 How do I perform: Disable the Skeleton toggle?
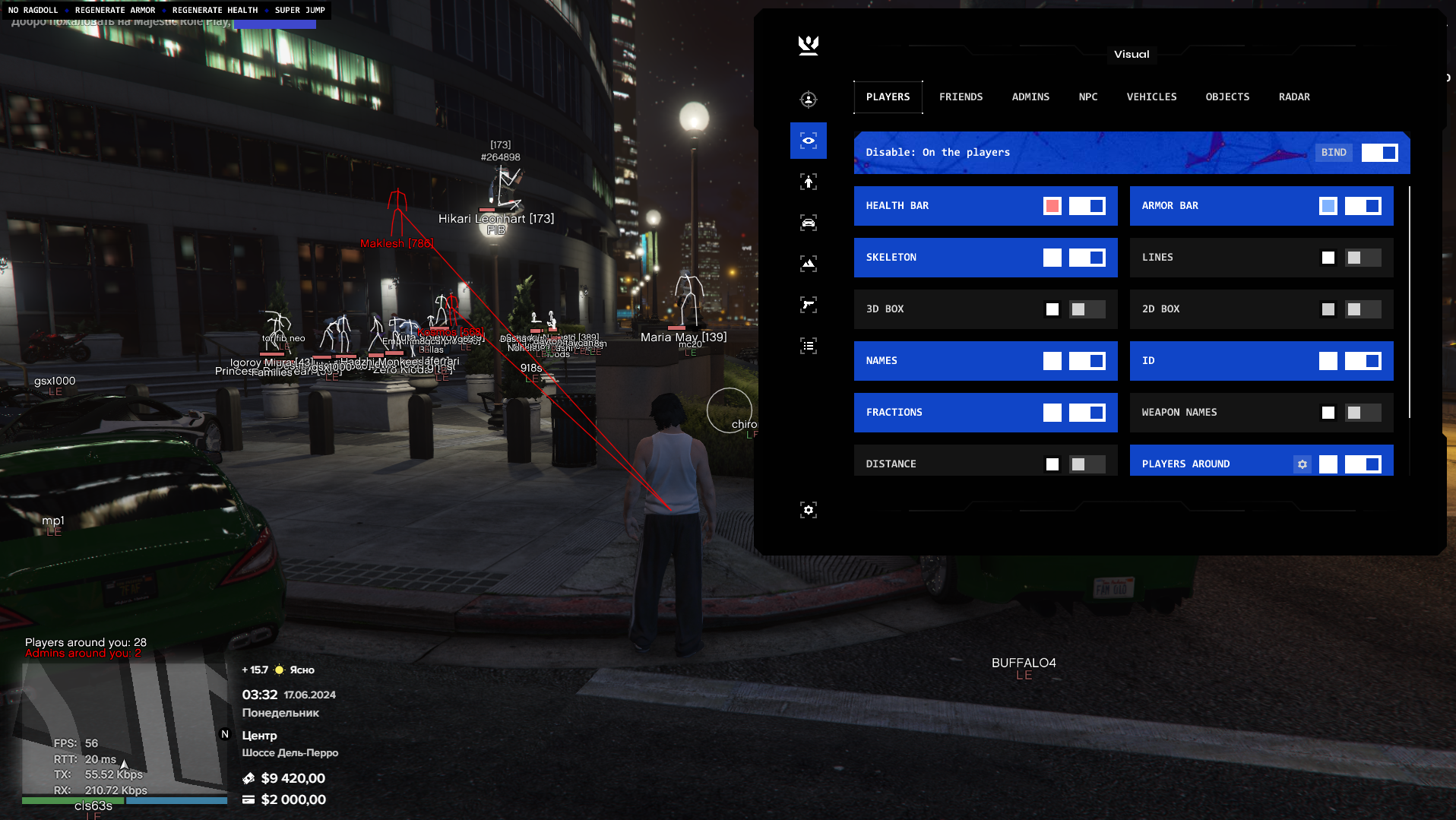pos(1087,258)
